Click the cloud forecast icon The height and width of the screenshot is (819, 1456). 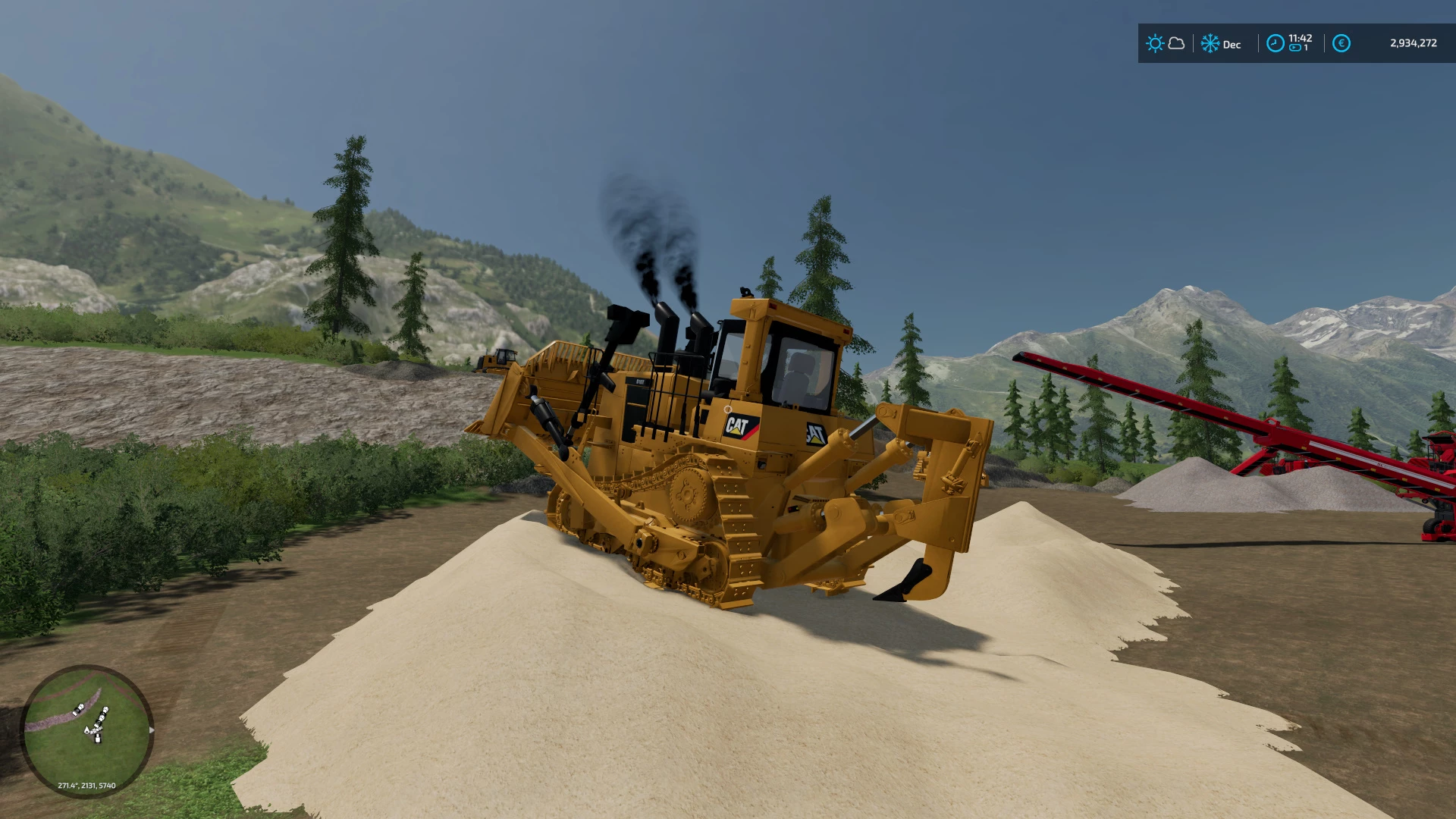[1176, 44]
